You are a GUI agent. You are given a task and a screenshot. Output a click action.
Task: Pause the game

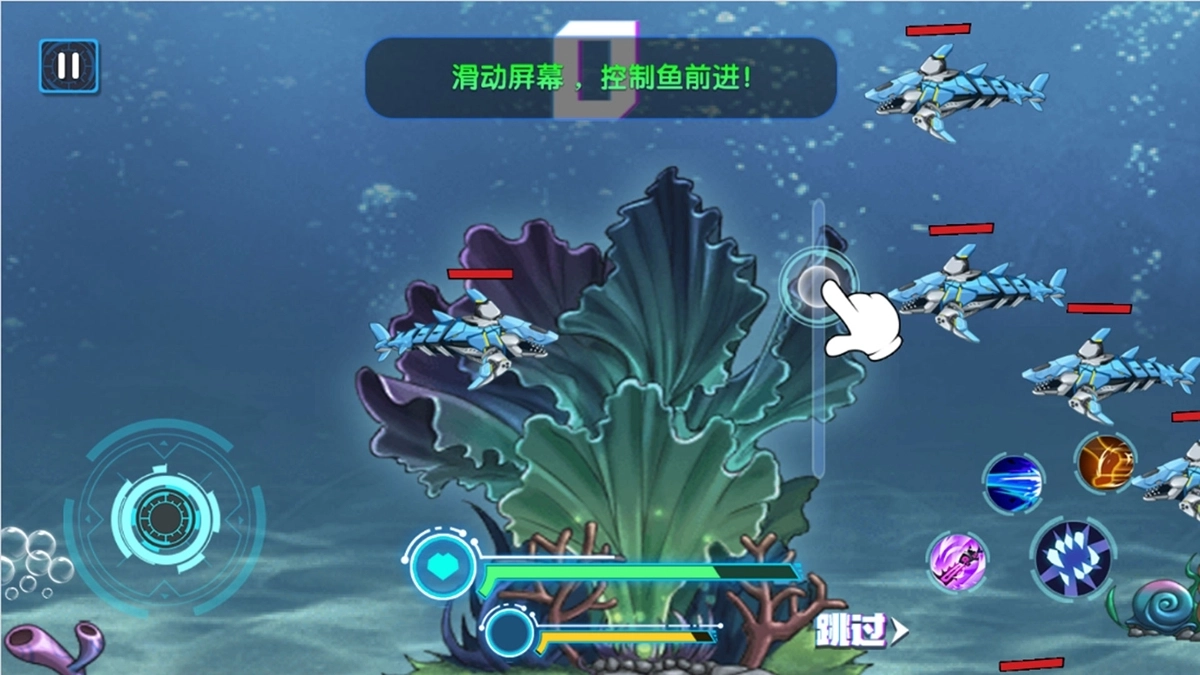(68, 66)
